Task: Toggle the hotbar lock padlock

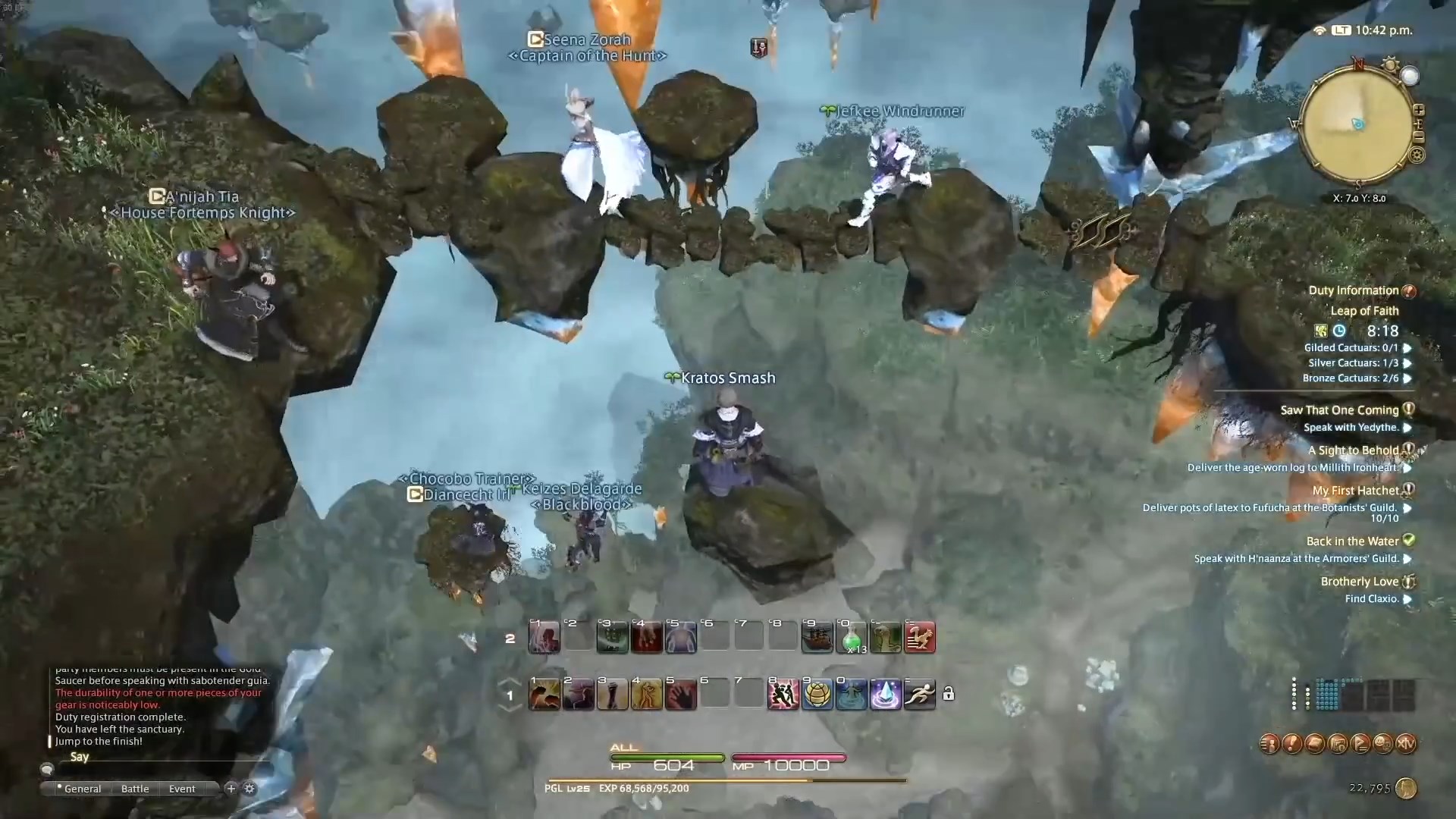Action: [948, 694]
